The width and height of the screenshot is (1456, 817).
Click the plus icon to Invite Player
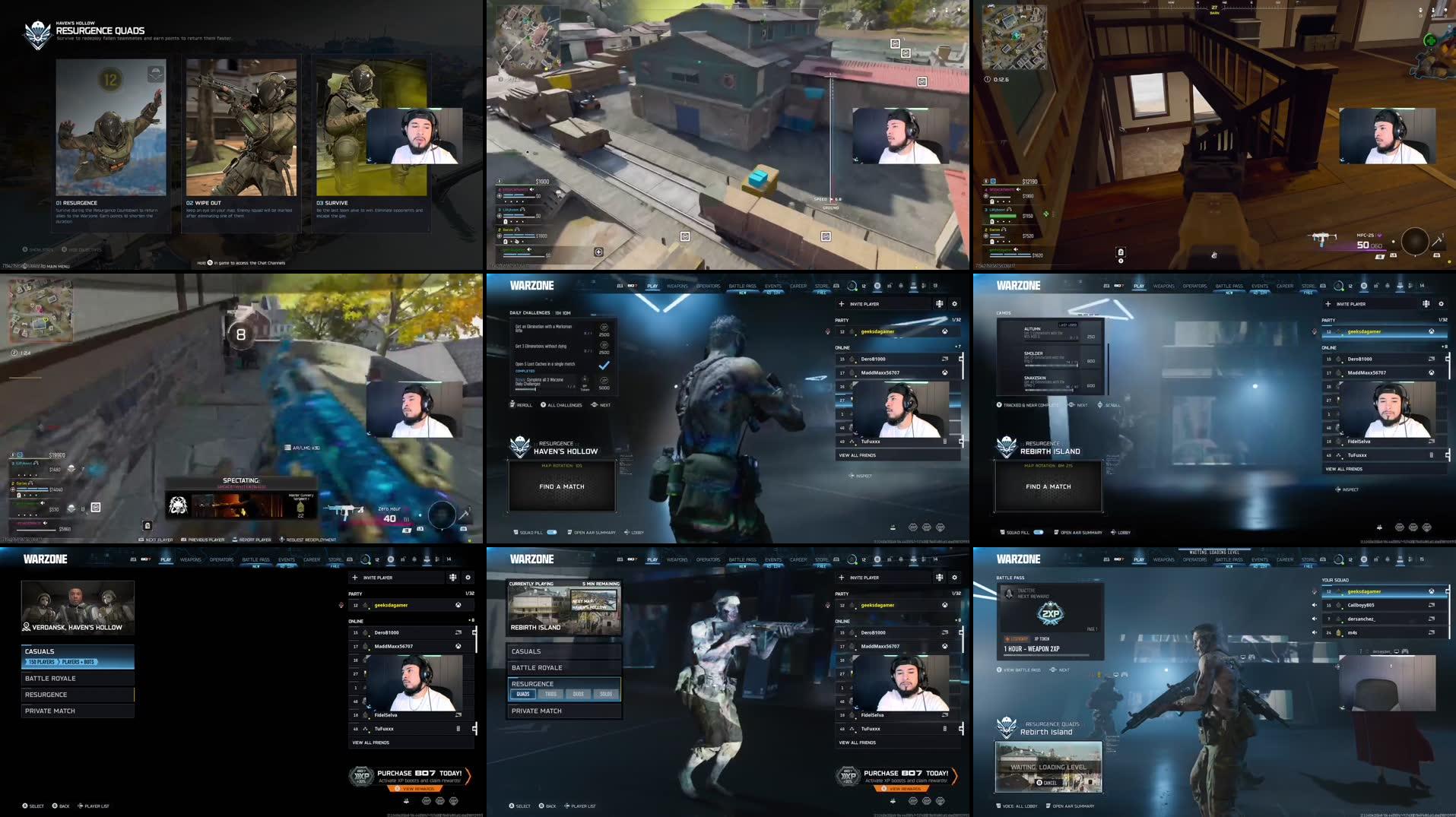pos(841,303)
